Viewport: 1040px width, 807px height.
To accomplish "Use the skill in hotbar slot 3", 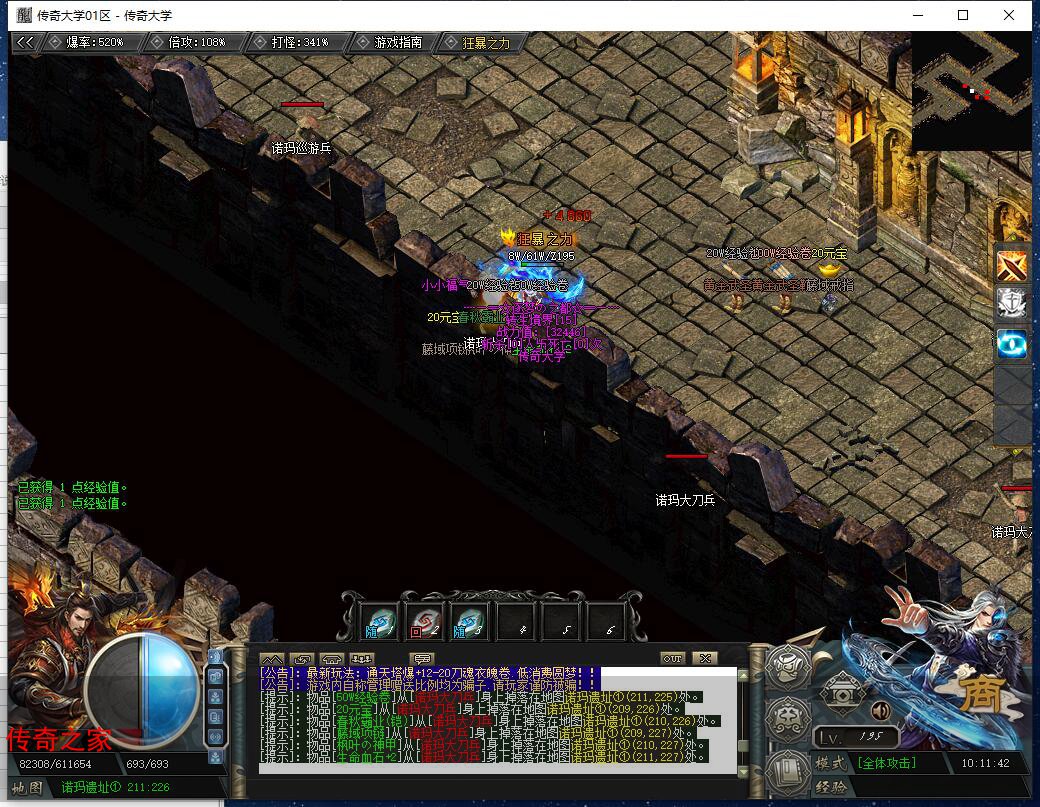I will pyautogui.click(x=470, y=621).
